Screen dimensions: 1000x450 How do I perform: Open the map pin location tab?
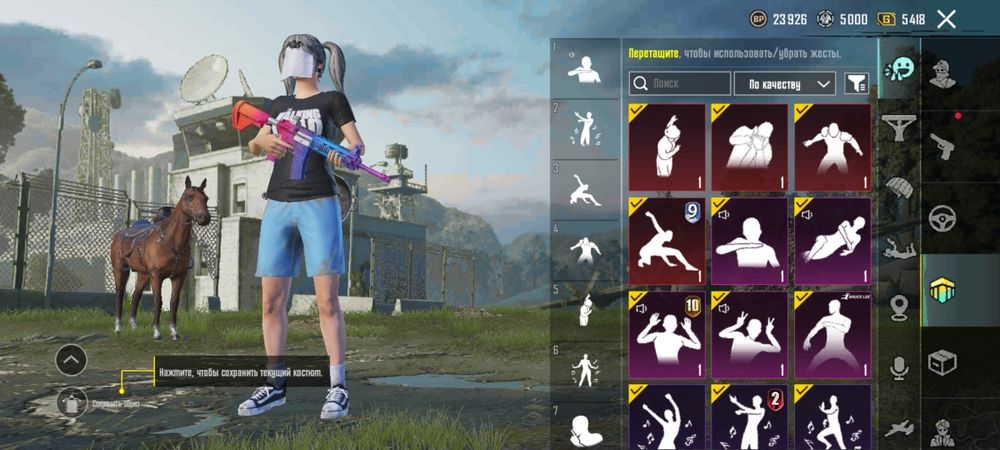click(899, 308)
